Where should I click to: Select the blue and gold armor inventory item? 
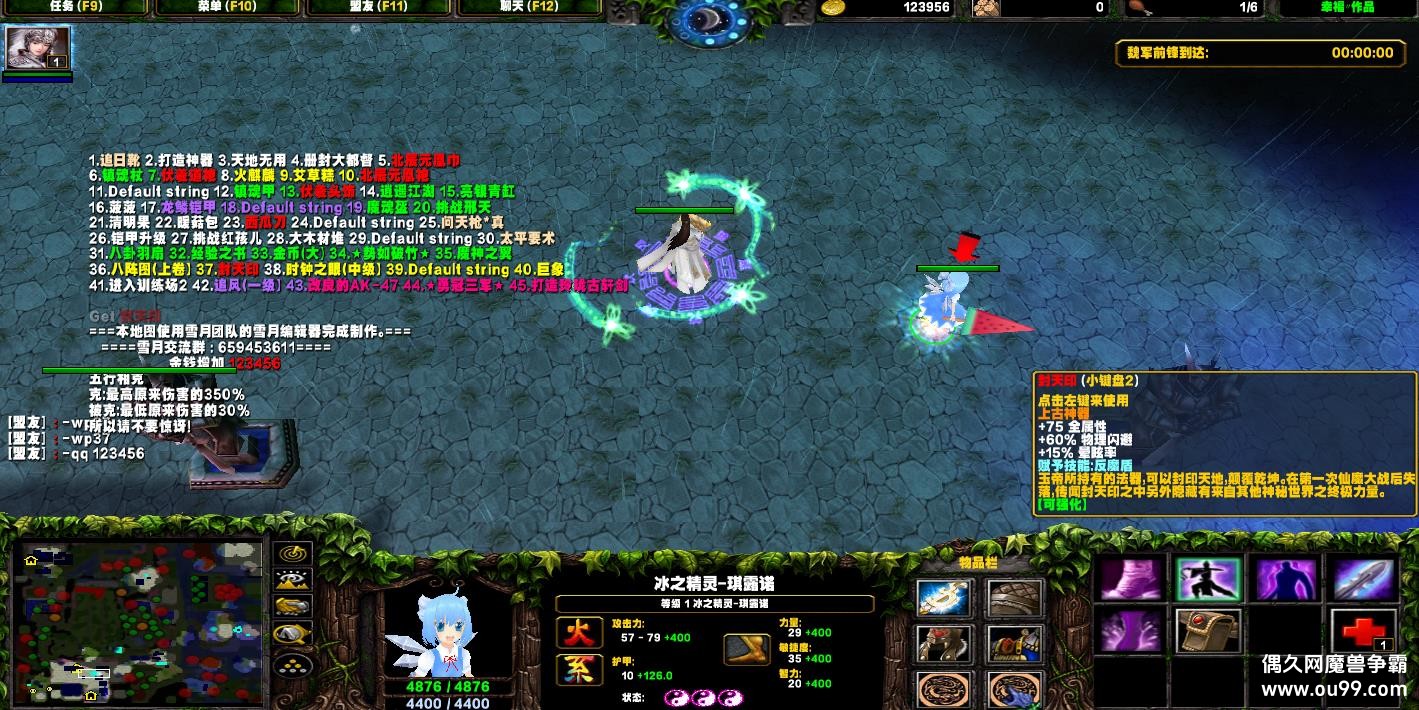(x=1015, y=645)
